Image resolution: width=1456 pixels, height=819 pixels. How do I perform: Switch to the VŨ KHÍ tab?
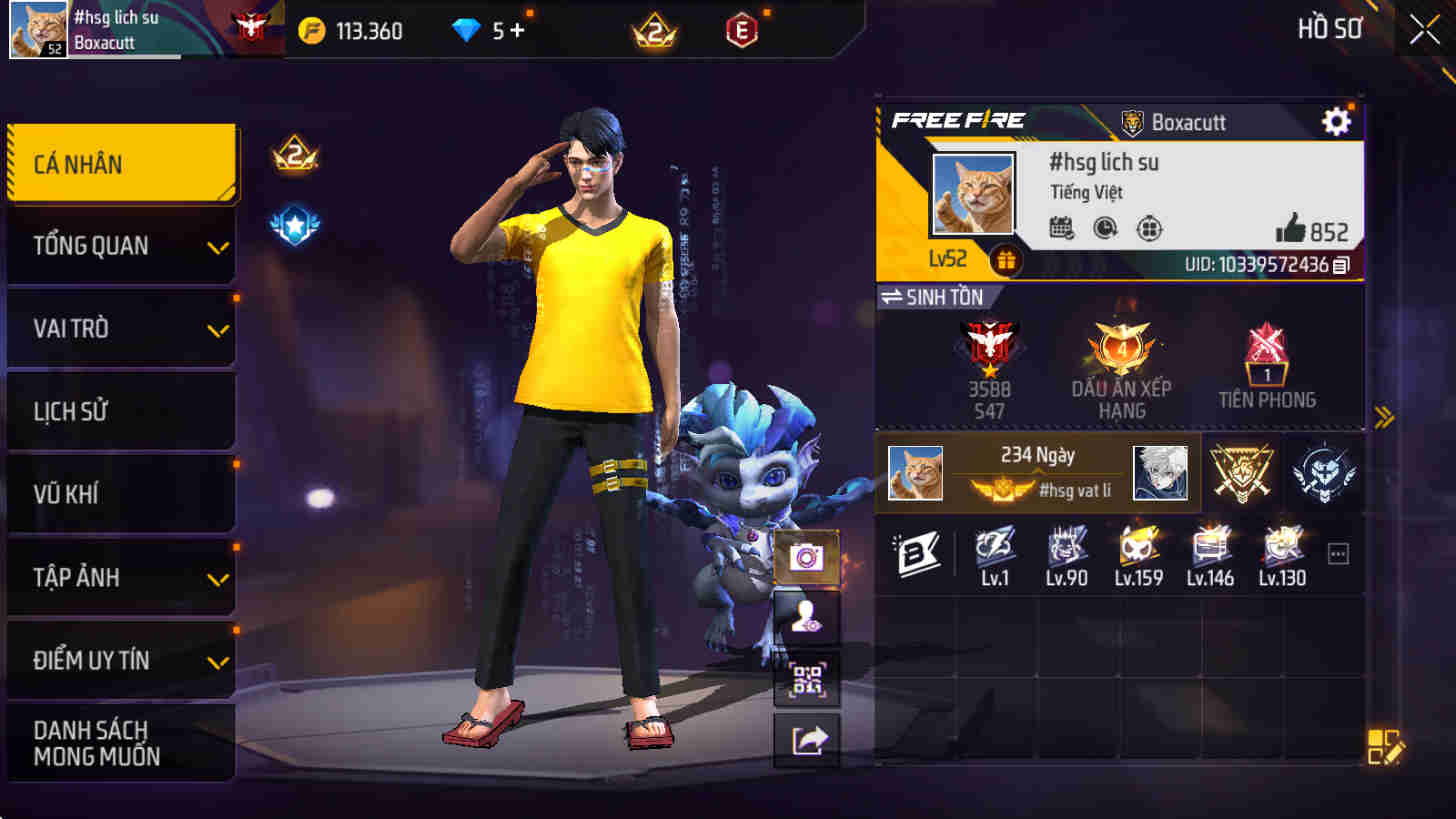pos(121,492)
